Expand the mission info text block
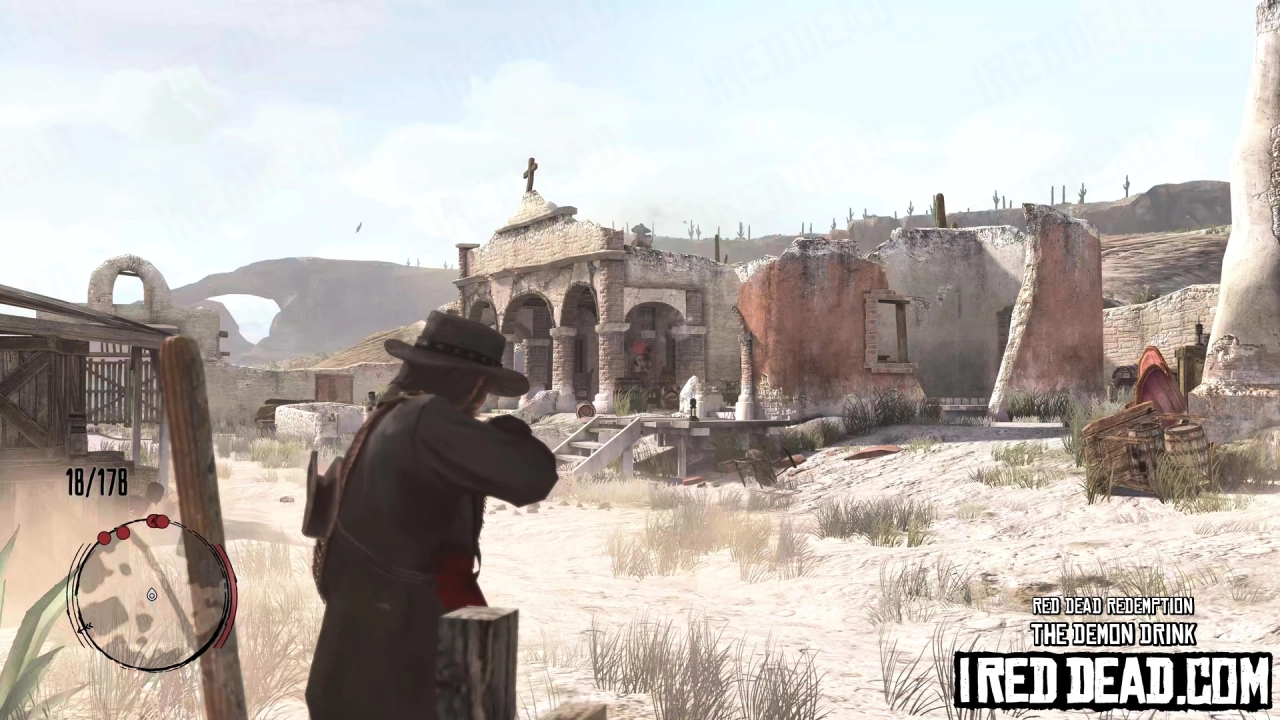Screen dimensions: 1280x720 coord(1113,620)
